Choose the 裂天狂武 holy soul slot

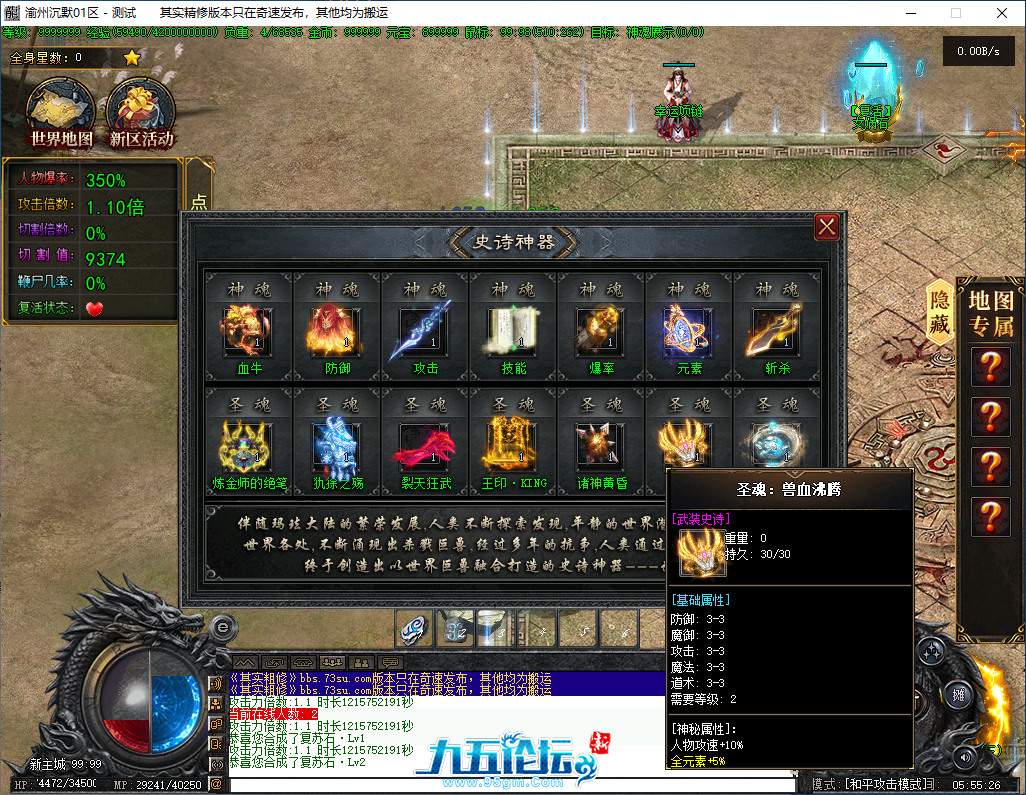(x=424, y=445)
